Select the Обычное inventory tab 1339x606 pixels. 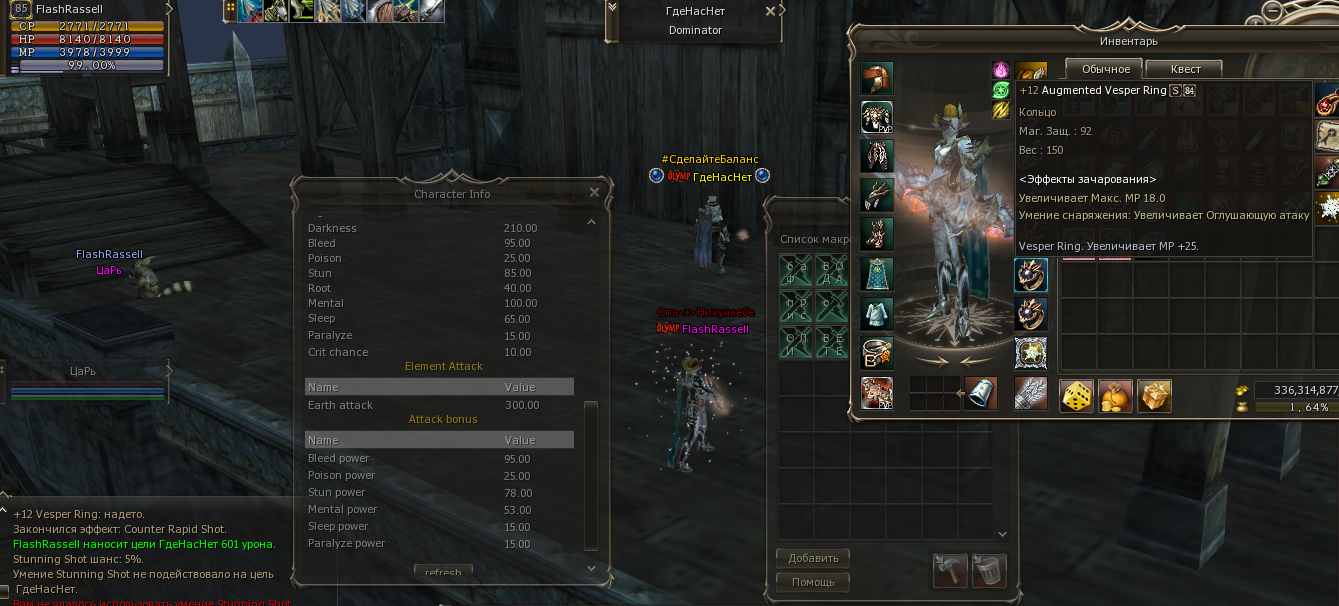pos(1104,69)
